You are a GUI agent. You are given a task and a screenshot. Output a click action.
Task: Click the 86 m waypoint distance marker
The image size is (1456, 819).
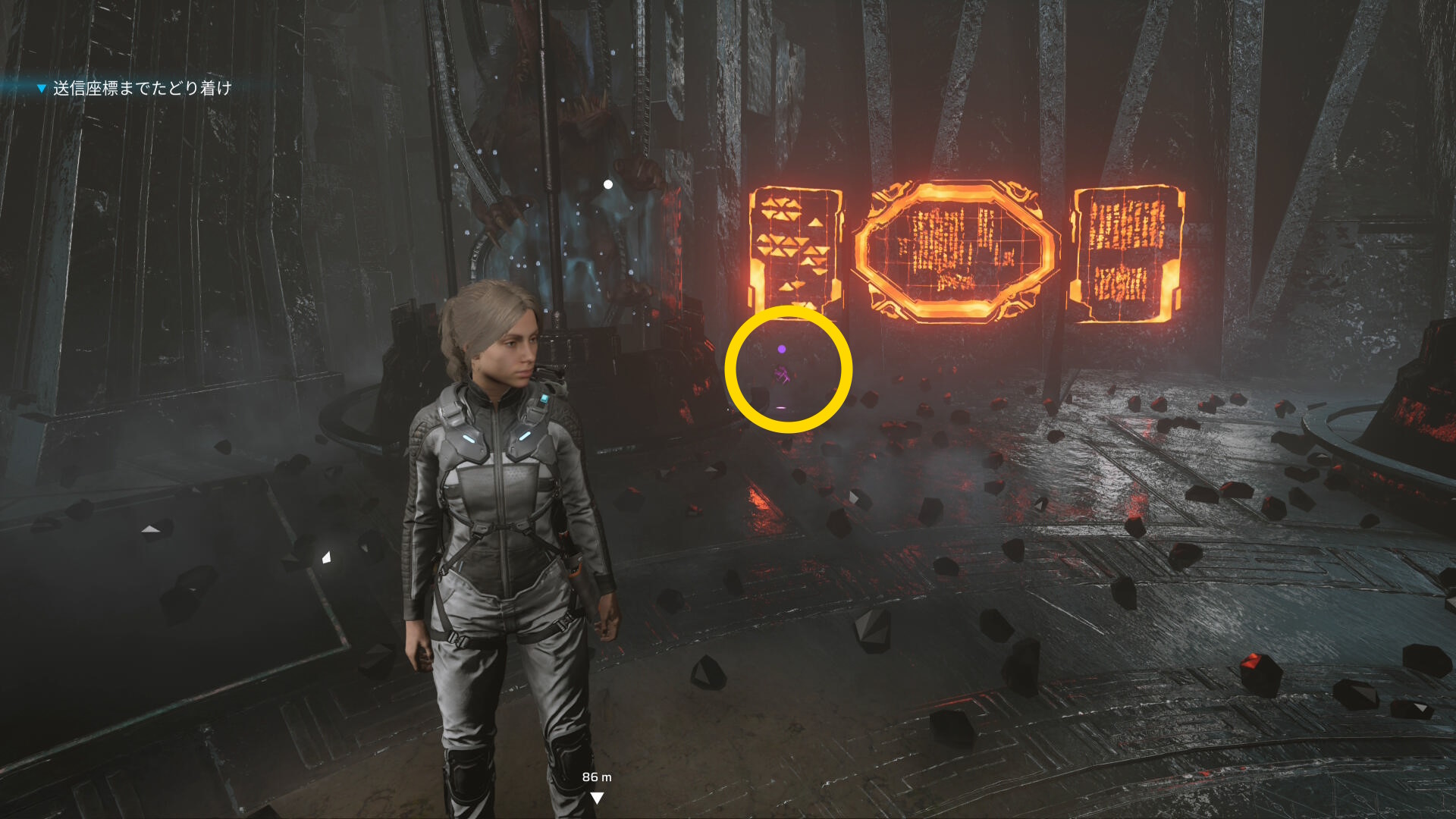(x=597, y=786)
